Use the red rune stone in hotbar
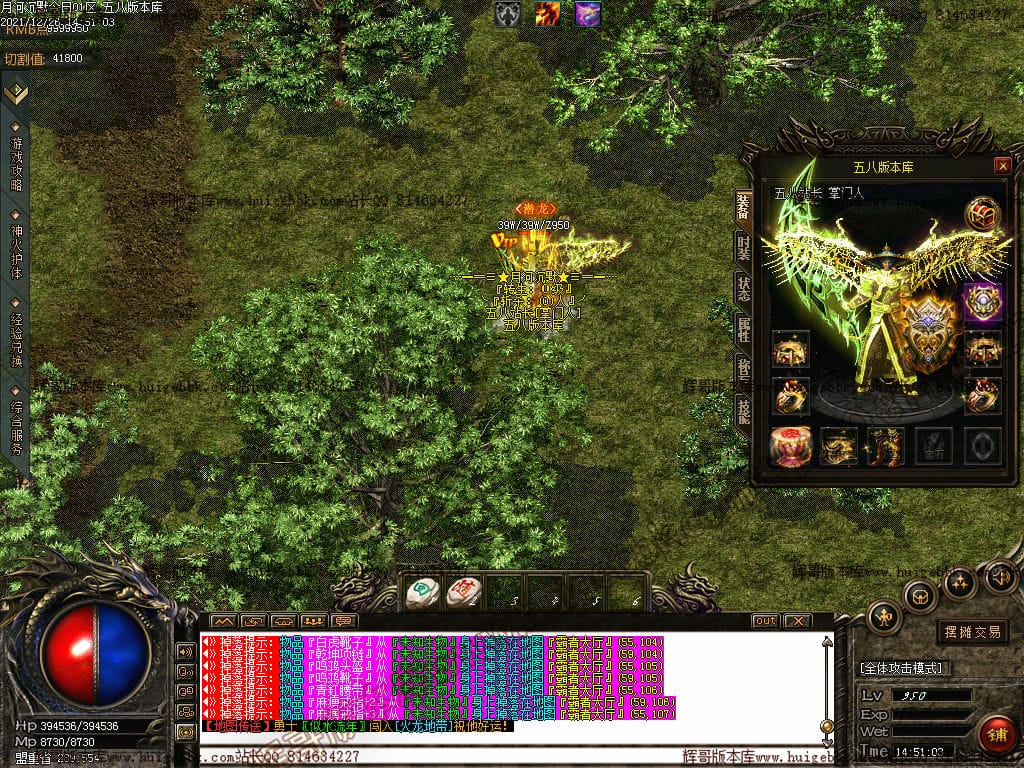 463,593
